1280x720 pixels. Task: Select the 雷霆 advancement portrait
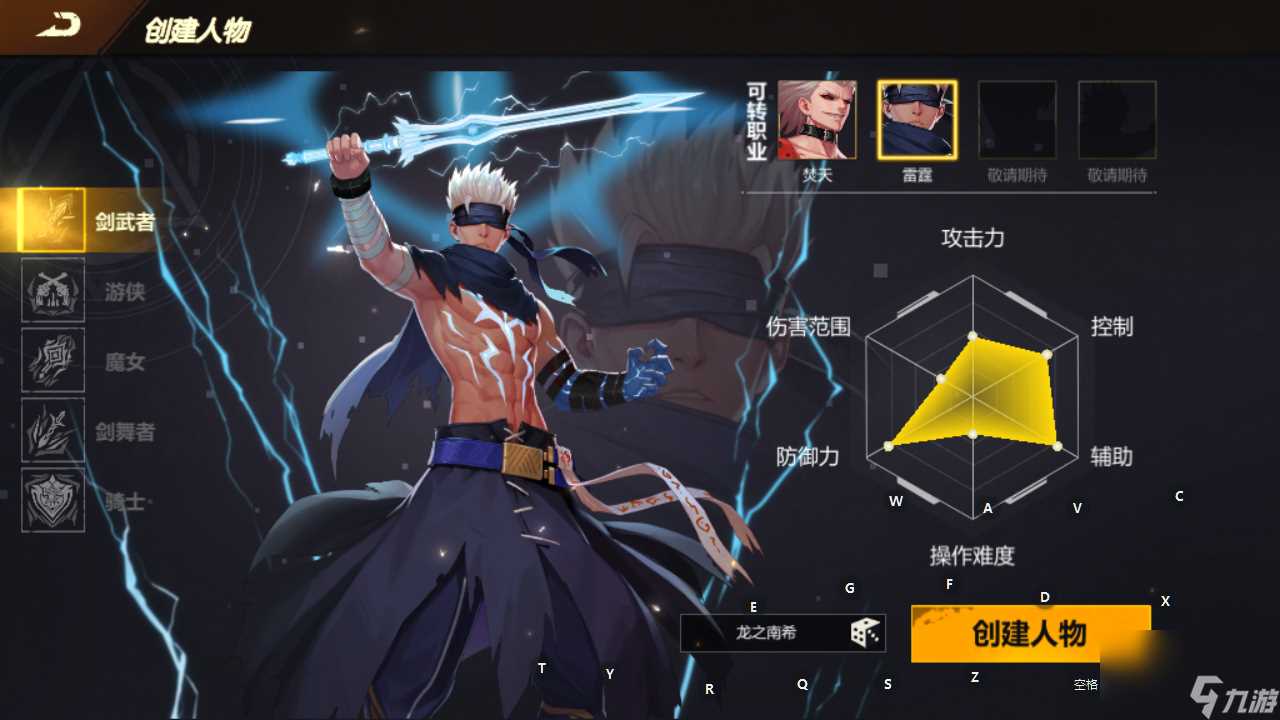point(916,117)
